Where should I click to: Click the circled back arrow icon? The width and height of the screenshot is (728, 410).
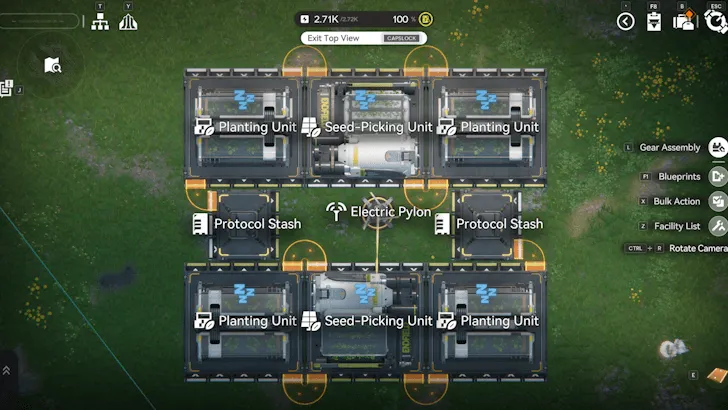(626, 21)
